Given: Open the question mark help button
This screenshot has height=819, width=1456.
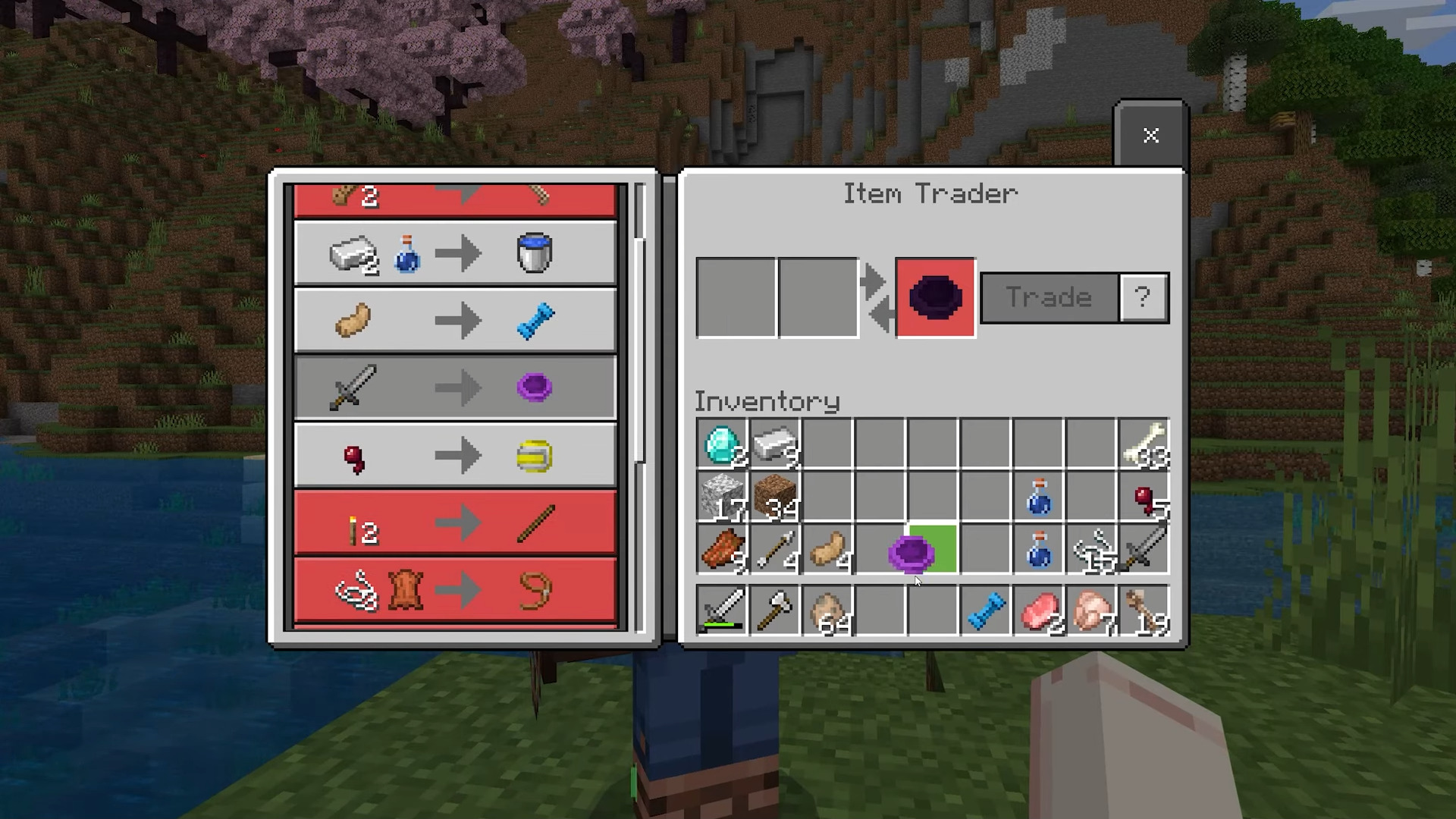Looking at the screenshot, I should pos(1144,297).
